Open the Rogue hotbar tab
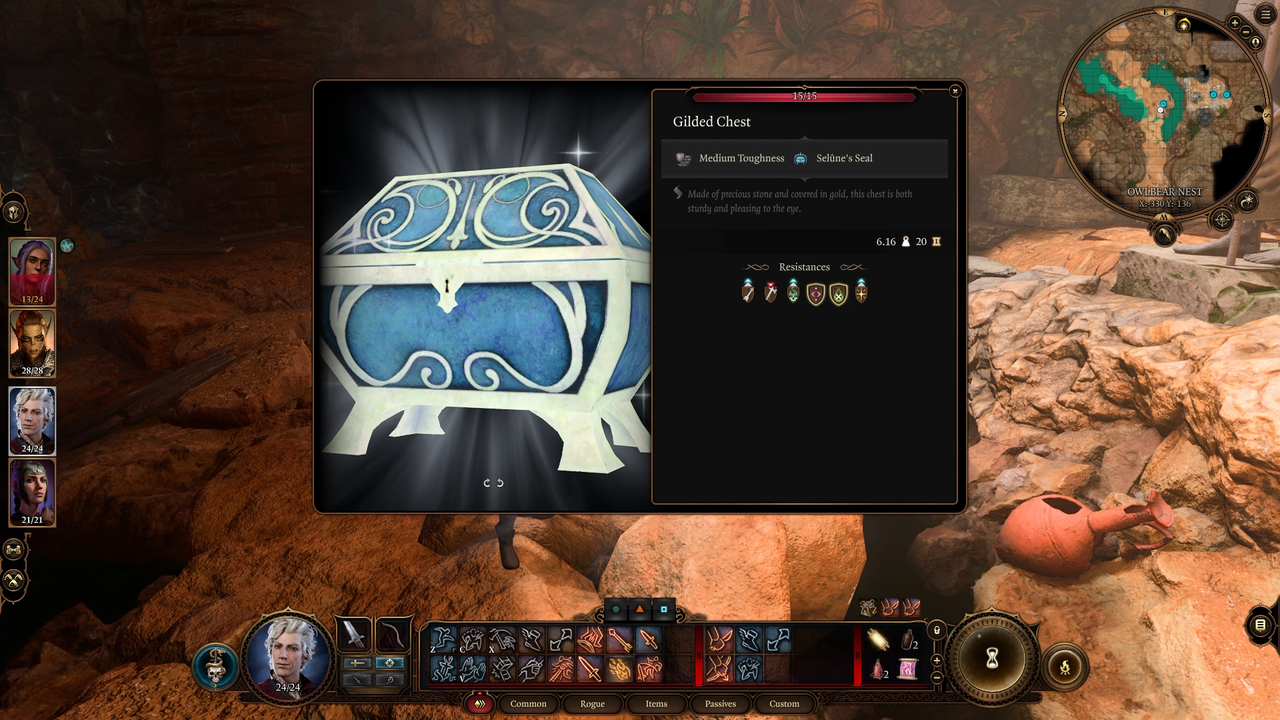This screenshot has height=720, width=1280. click(592, 704)
